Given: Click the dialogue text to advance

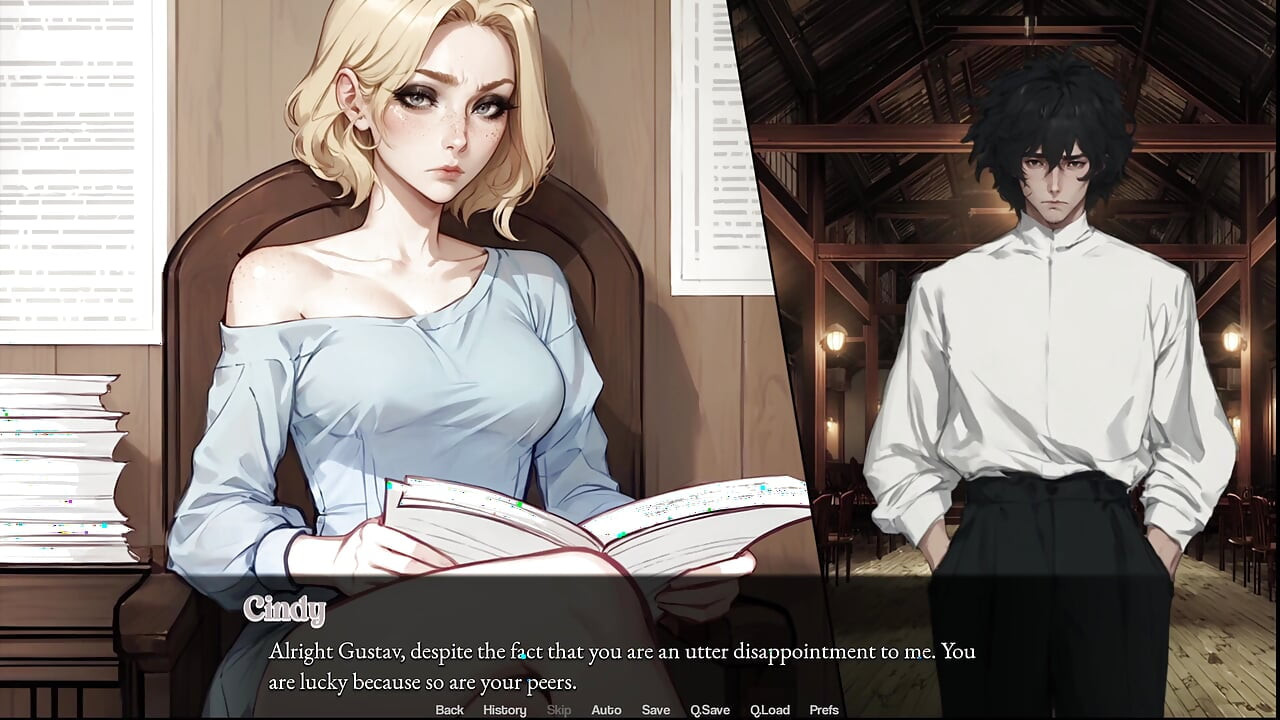Looking at the screenshot, I should (620, 665).
